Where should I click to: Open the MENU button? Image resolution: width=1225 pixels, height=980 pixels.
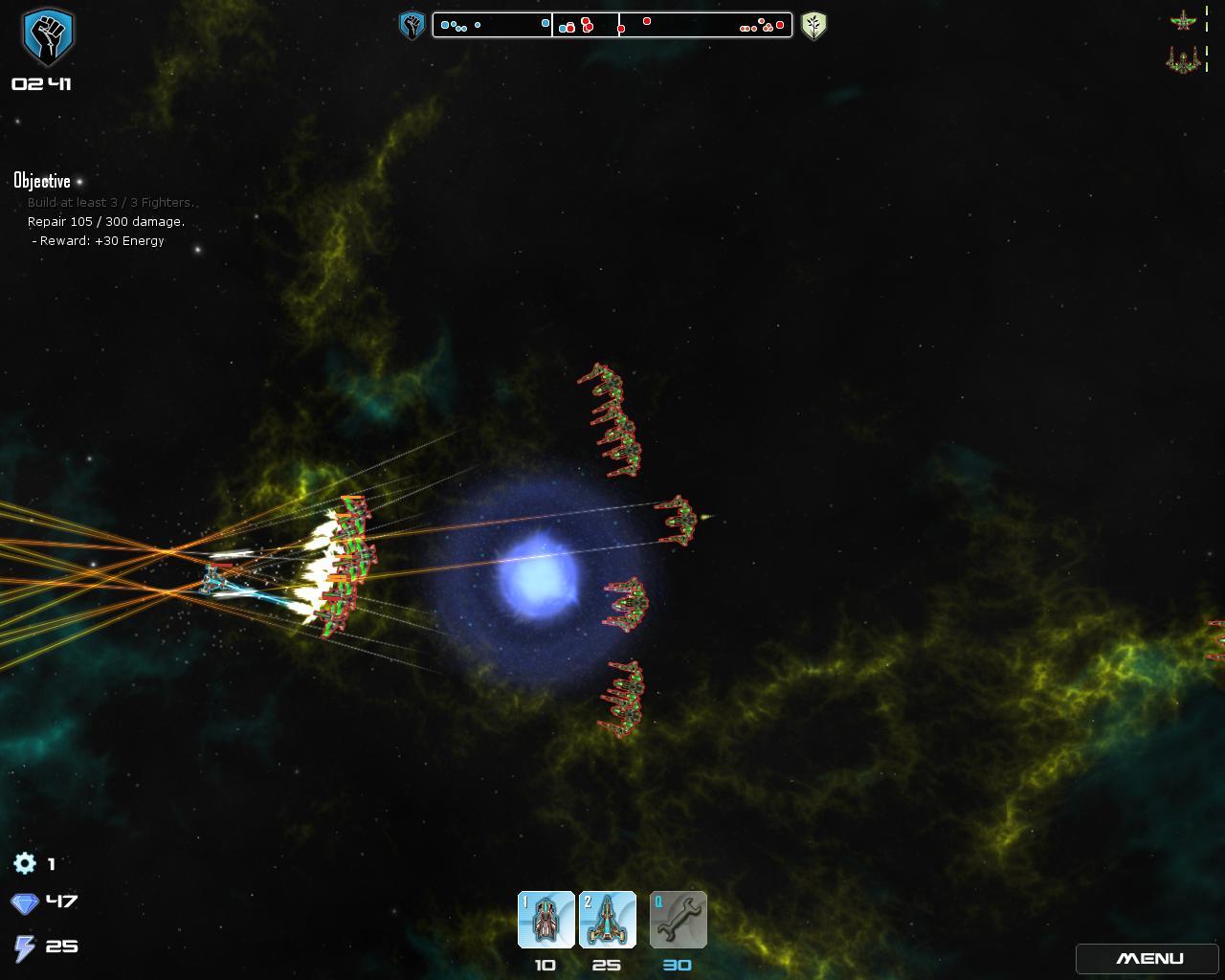pyautogui.click(x=1149, y=958)
